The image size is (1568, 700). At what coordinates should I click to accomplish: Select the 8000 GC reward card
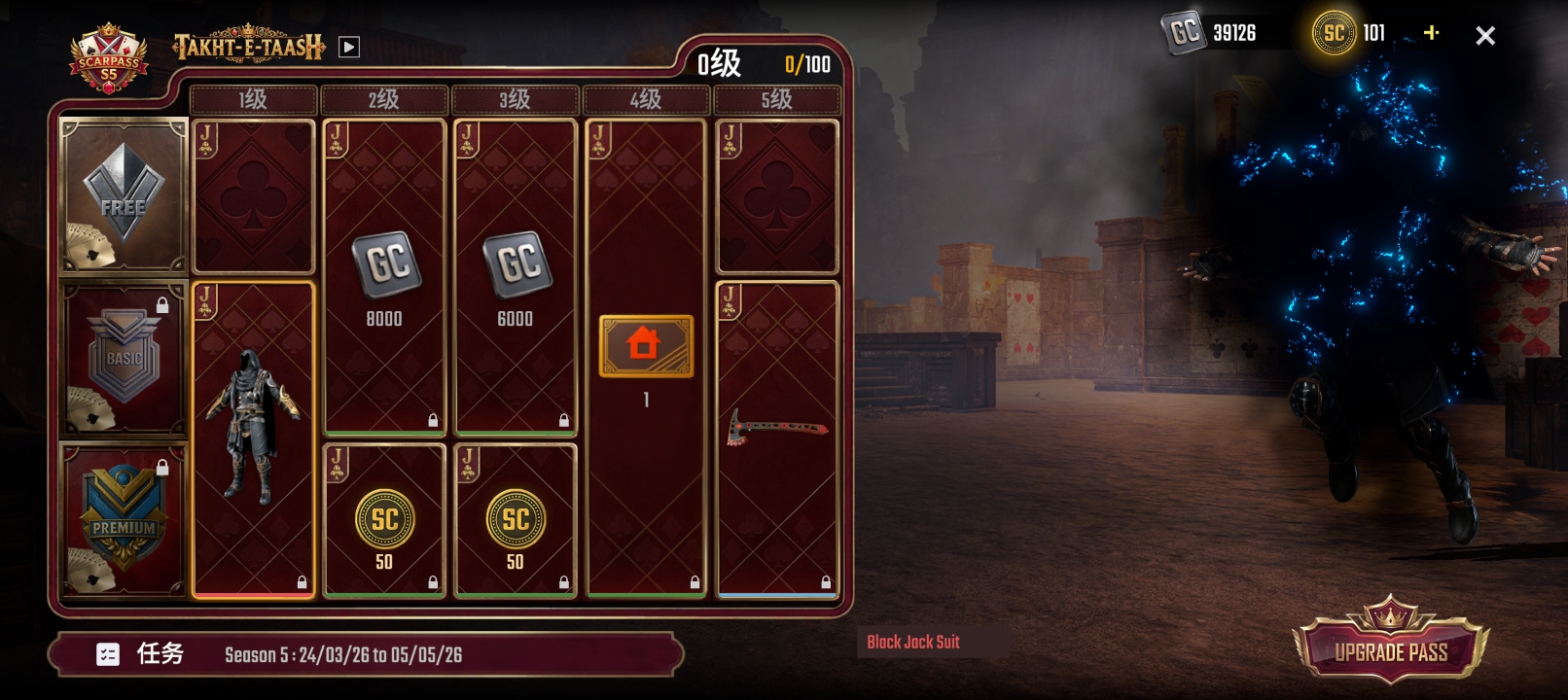click(384, 277)
